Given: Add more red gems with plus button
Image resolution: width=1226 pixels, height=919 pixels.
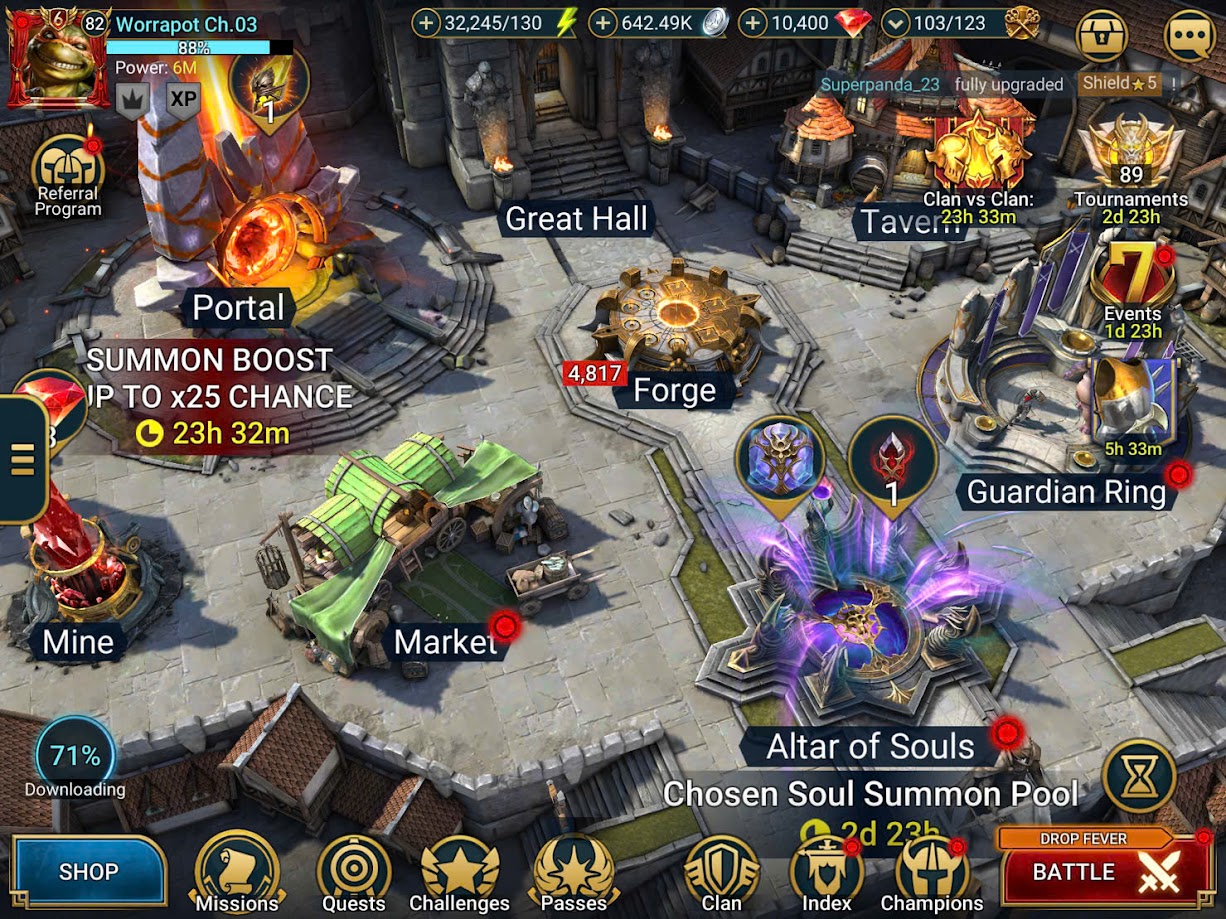Looking at the screenshot, I should pos(754,23).
